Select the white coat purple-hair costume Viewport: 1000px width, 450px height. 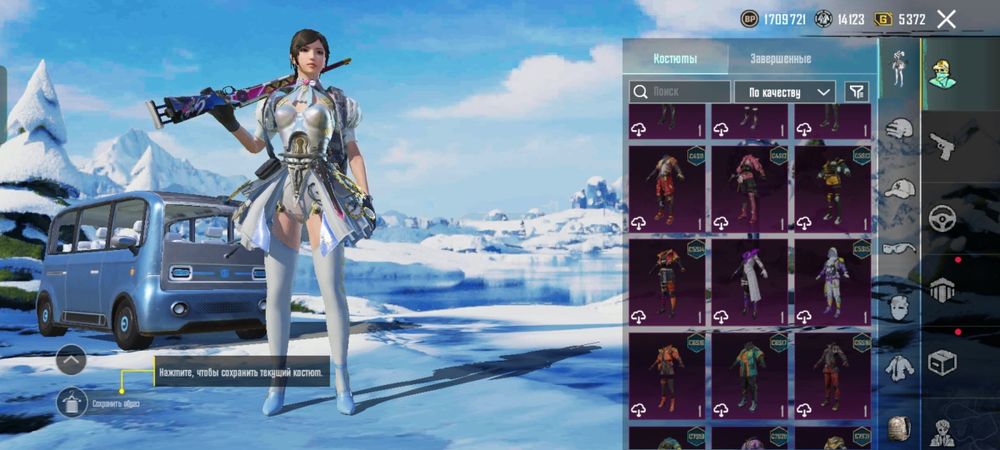coord(749,280)
